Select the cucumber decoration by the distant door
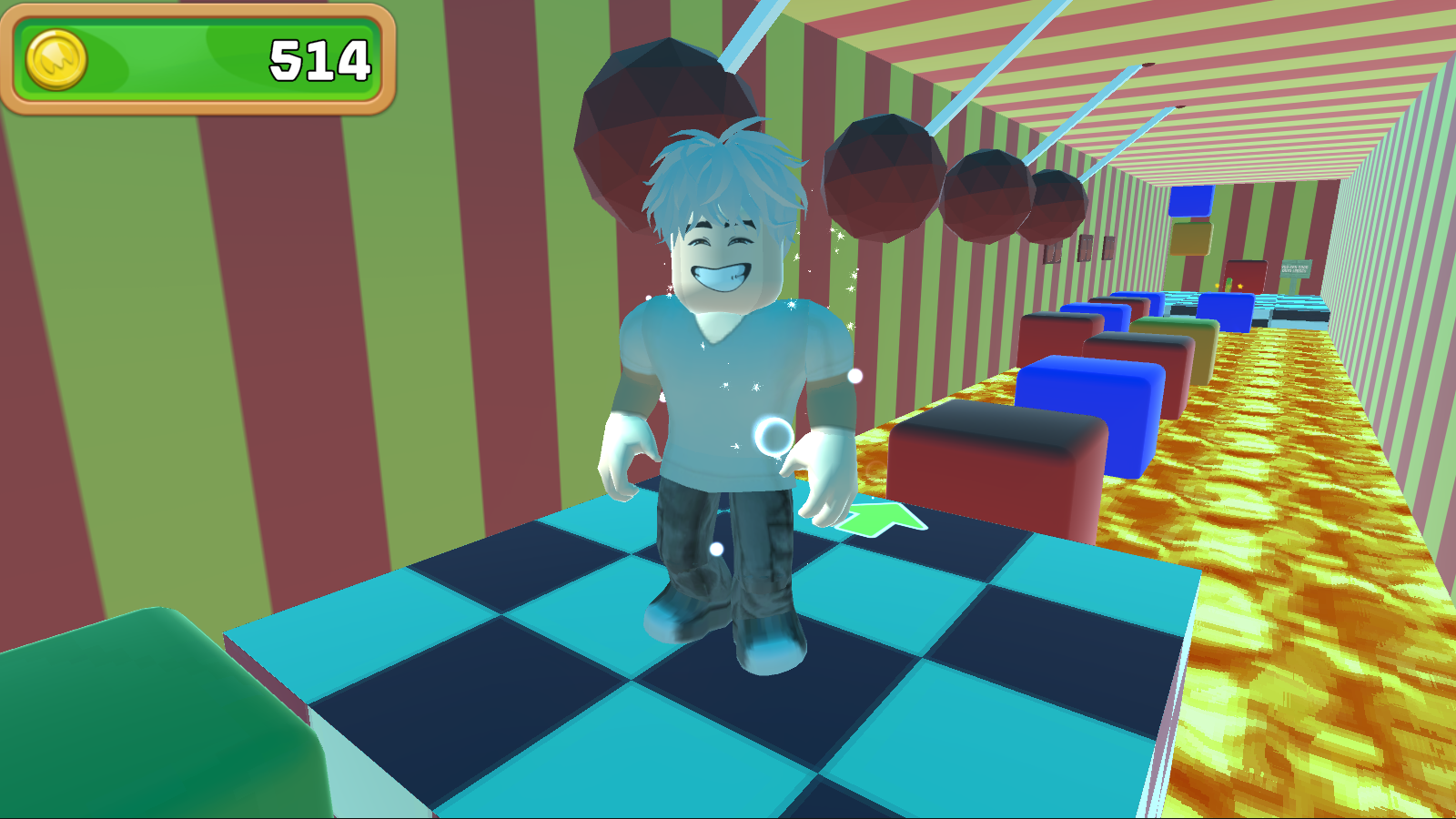 point(1228,284)
